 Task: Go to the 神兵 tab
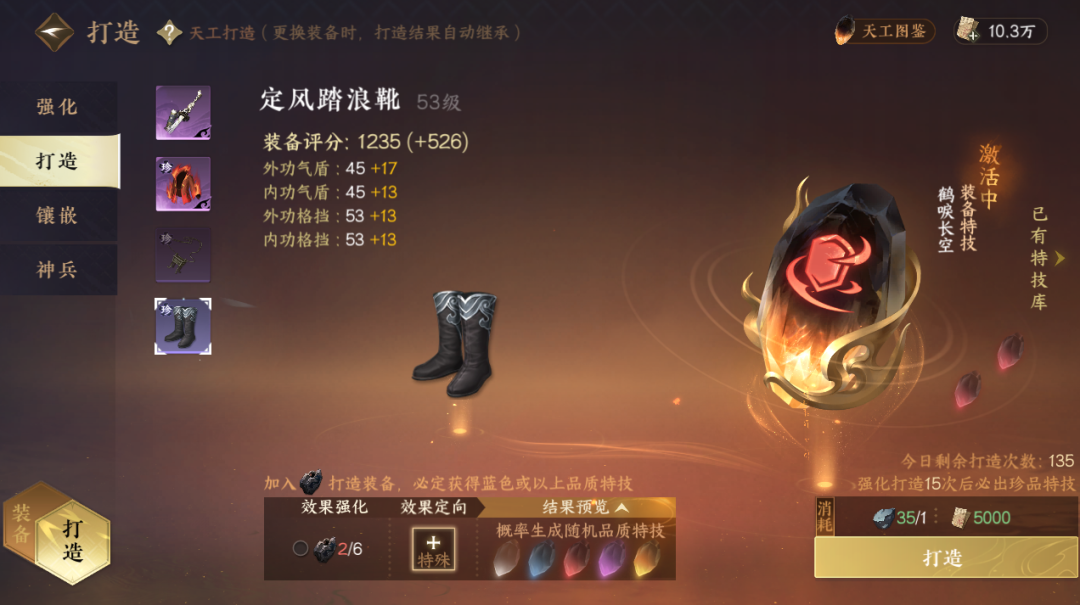58,269
